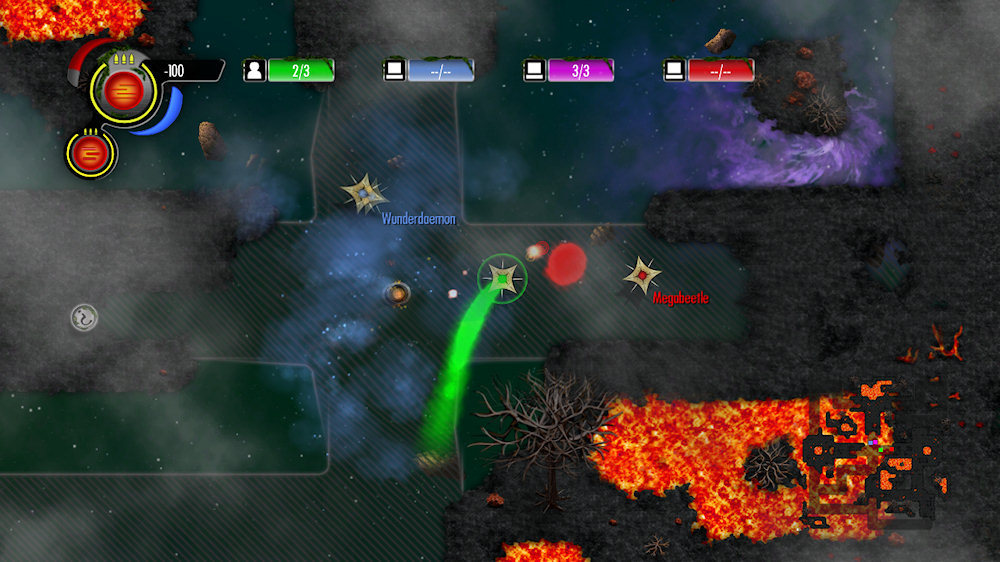Image resolution: width=1000 pixels, height=562 pixels.
Task: Select the smaller secondary weapon orb
Action: (x=90, y=154)
